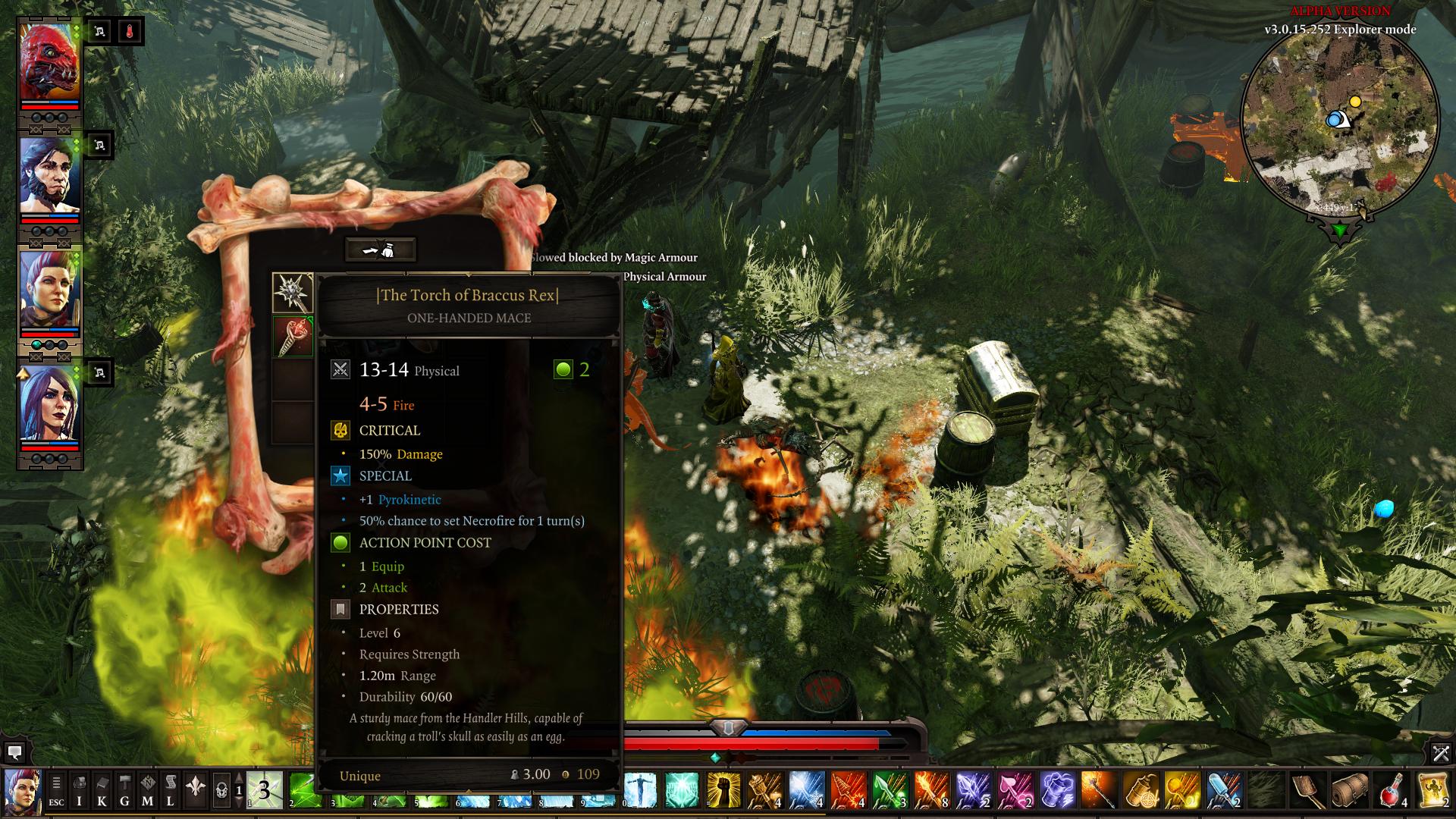1456x819 pixels.
Task: Open the ESC game menu button
Action: point(56,790)
